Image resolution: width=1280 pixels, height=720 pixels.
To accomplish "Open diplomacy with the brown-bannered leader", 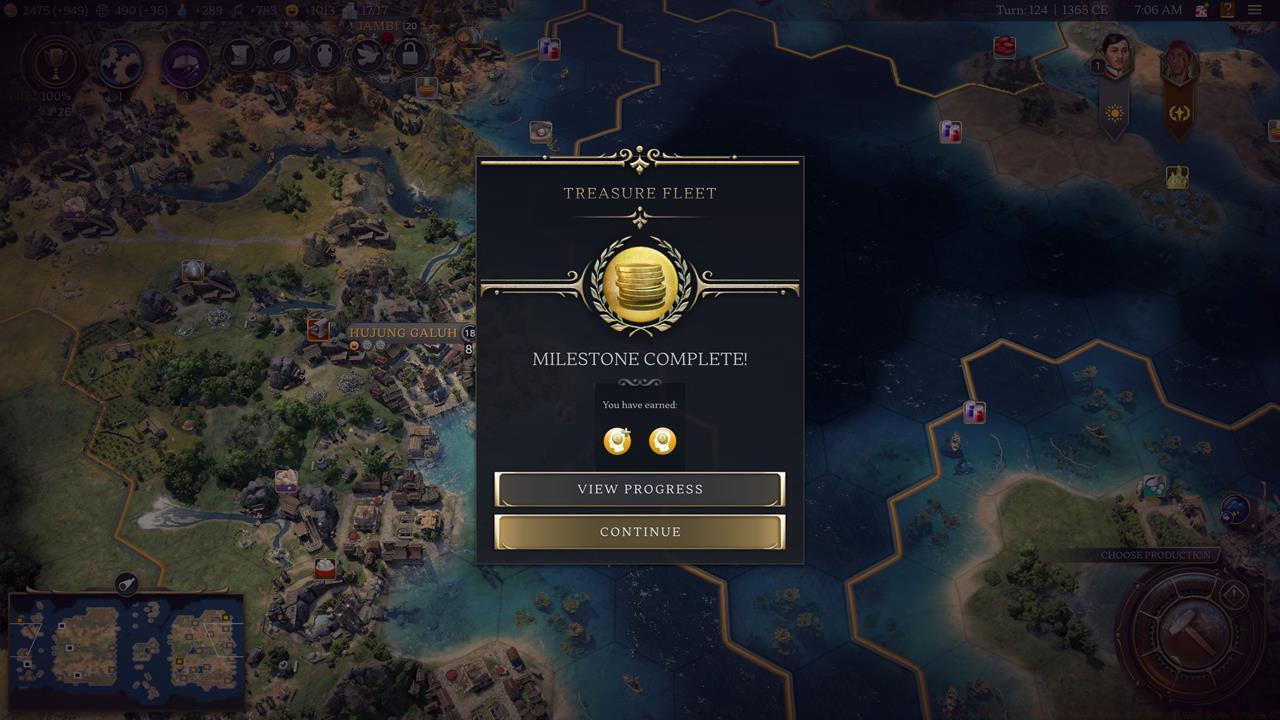I will pyautogui.click(x=1179, y=62).
